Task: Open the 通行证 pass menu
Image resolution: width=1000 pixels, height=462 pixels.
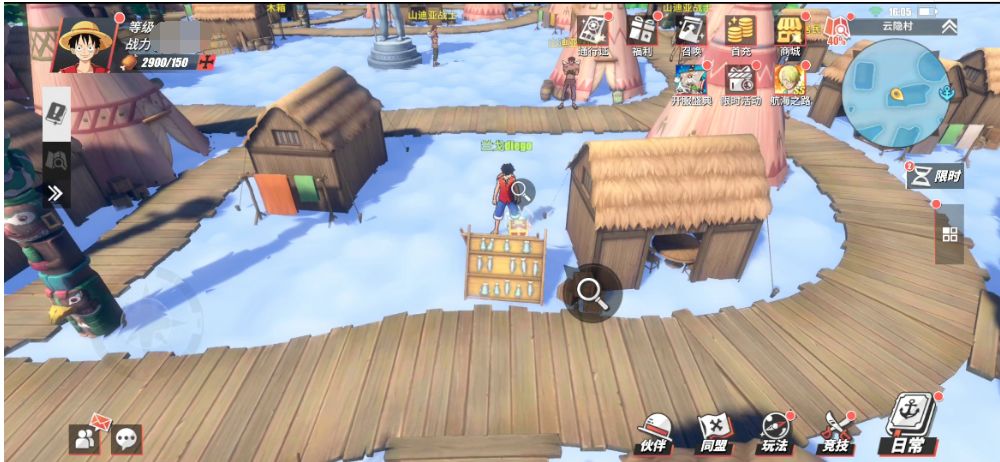Action: coord(590,34)
